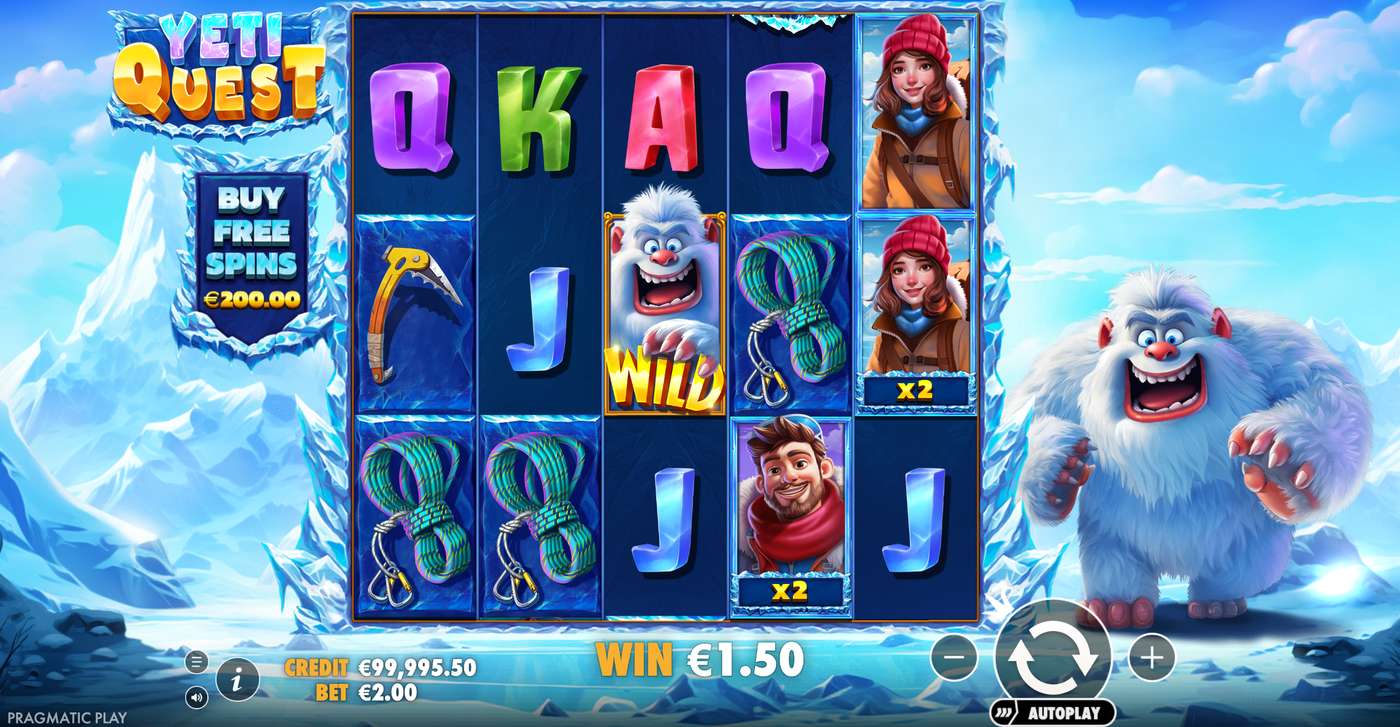Decrease the bet with the minus button
1400x727 pixels.
956,658
